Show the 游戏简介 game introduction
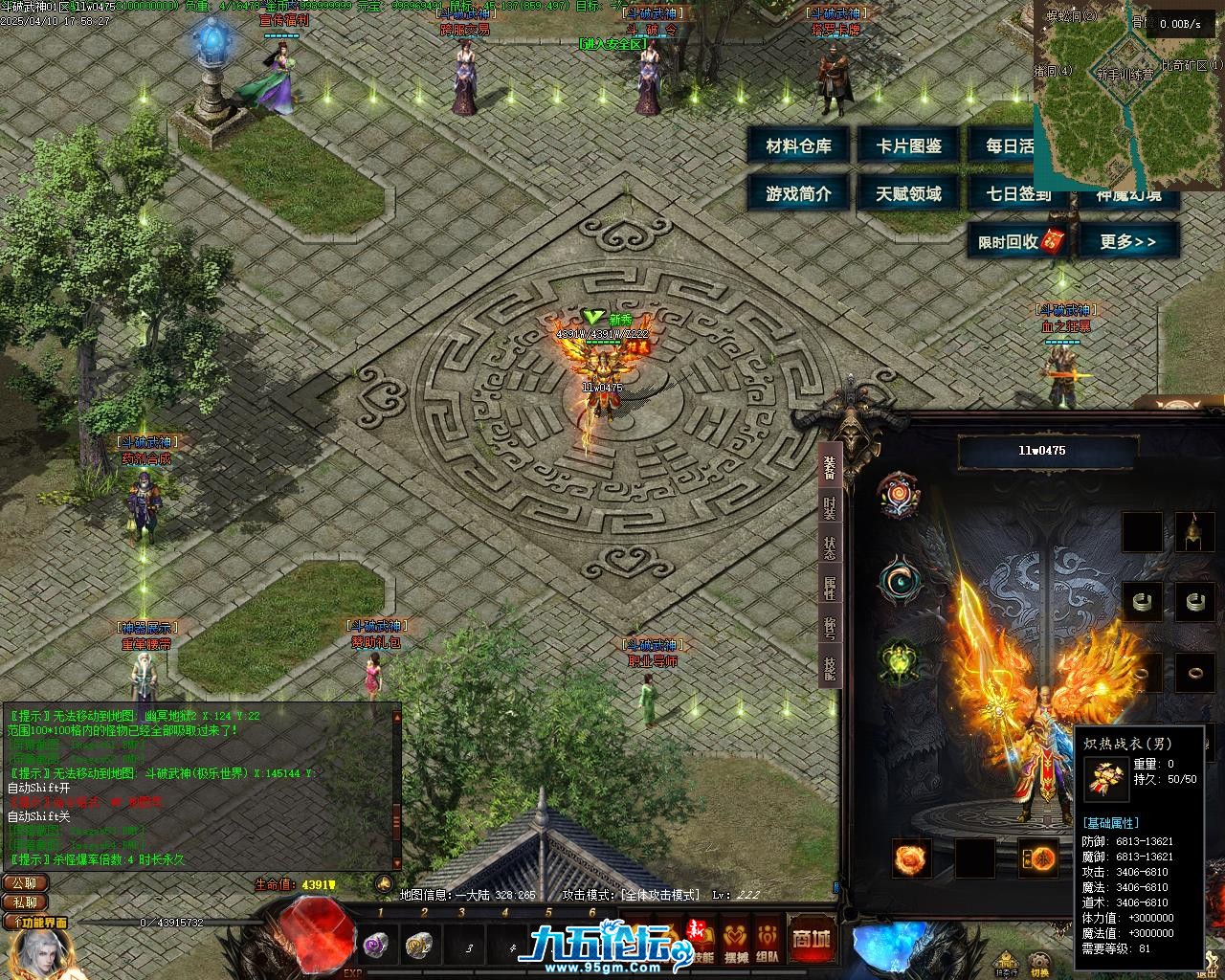 tap(799, 193)
